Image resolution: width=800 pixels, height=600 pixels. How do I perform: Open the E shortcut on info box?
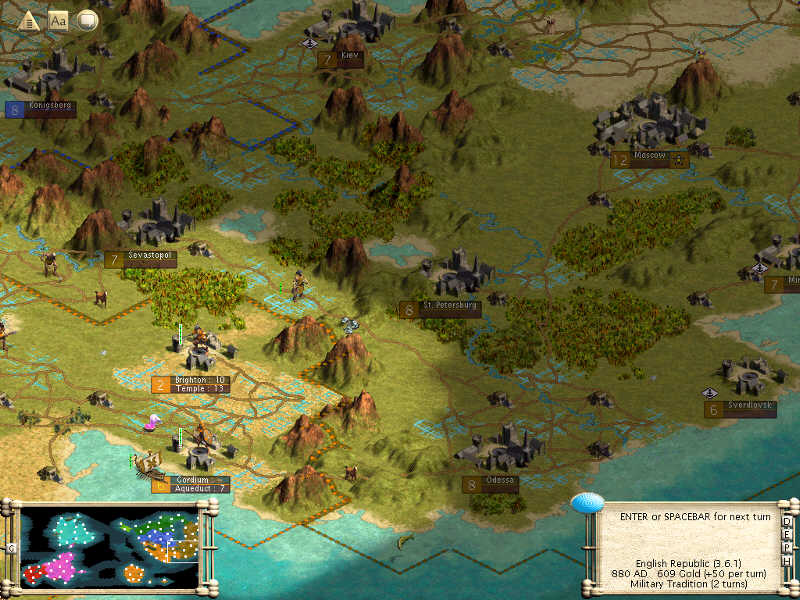(x=788, y=533)
